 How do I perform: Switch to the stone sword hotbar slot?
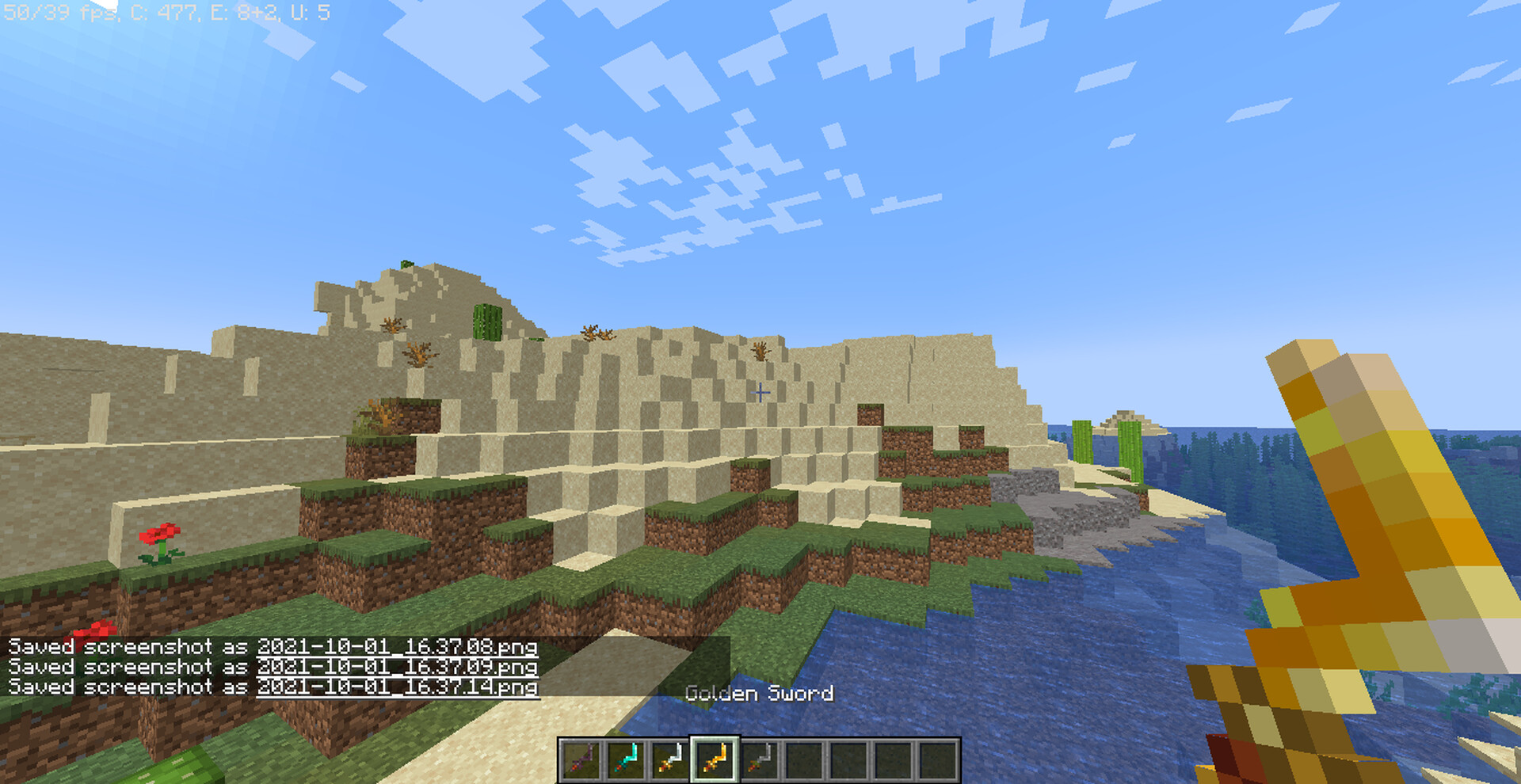[x=760, y=759]
